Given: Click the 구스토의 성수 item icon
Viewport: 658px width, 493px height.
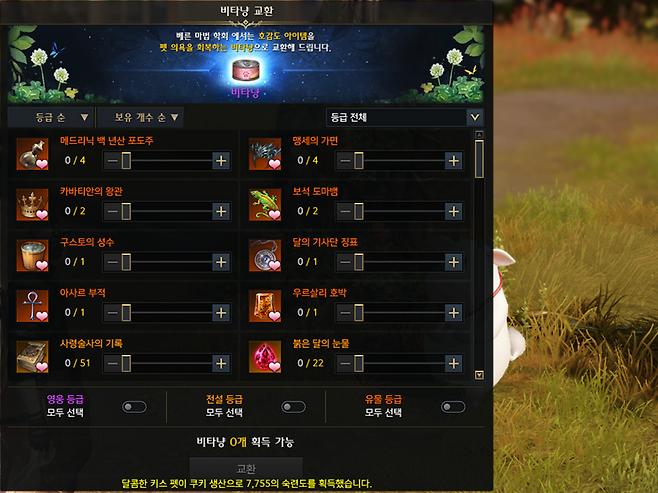Looking at the screenshot, I should (x=33, y=255).
